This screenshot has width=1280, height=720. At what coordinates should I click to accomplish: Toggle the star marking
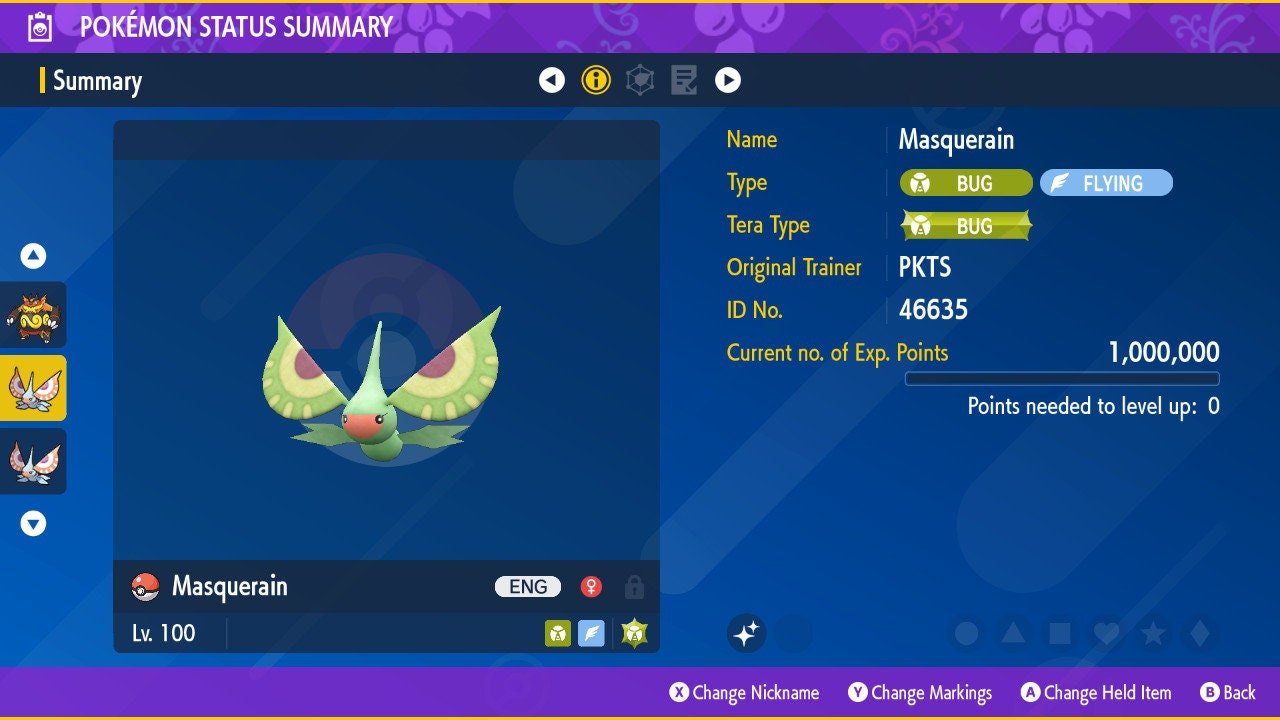[x=1153, y=633]
